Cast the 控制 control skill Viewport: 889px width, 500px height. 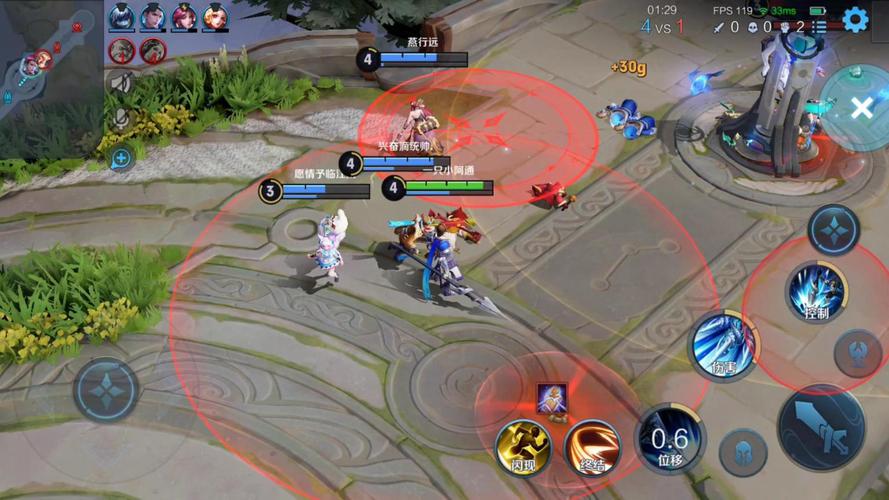tap(815, 292)
